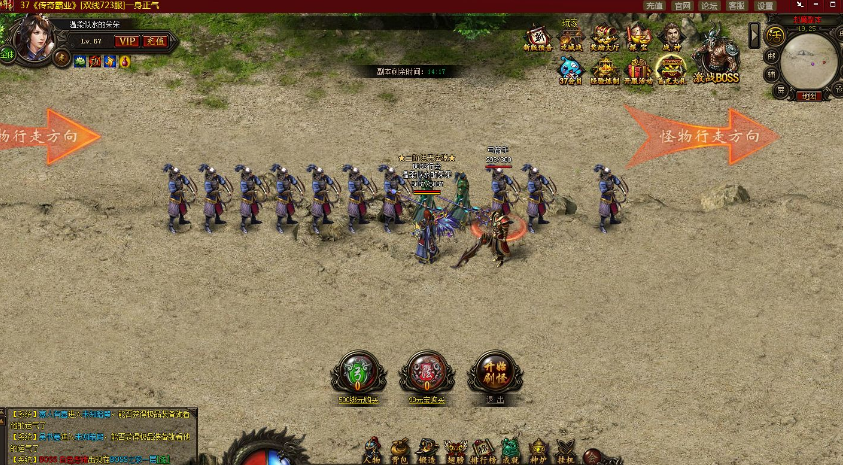Screen dimensions: 843x465
Task: Click the 充值 recharge button beside VIP
Action: click(154, 41)
